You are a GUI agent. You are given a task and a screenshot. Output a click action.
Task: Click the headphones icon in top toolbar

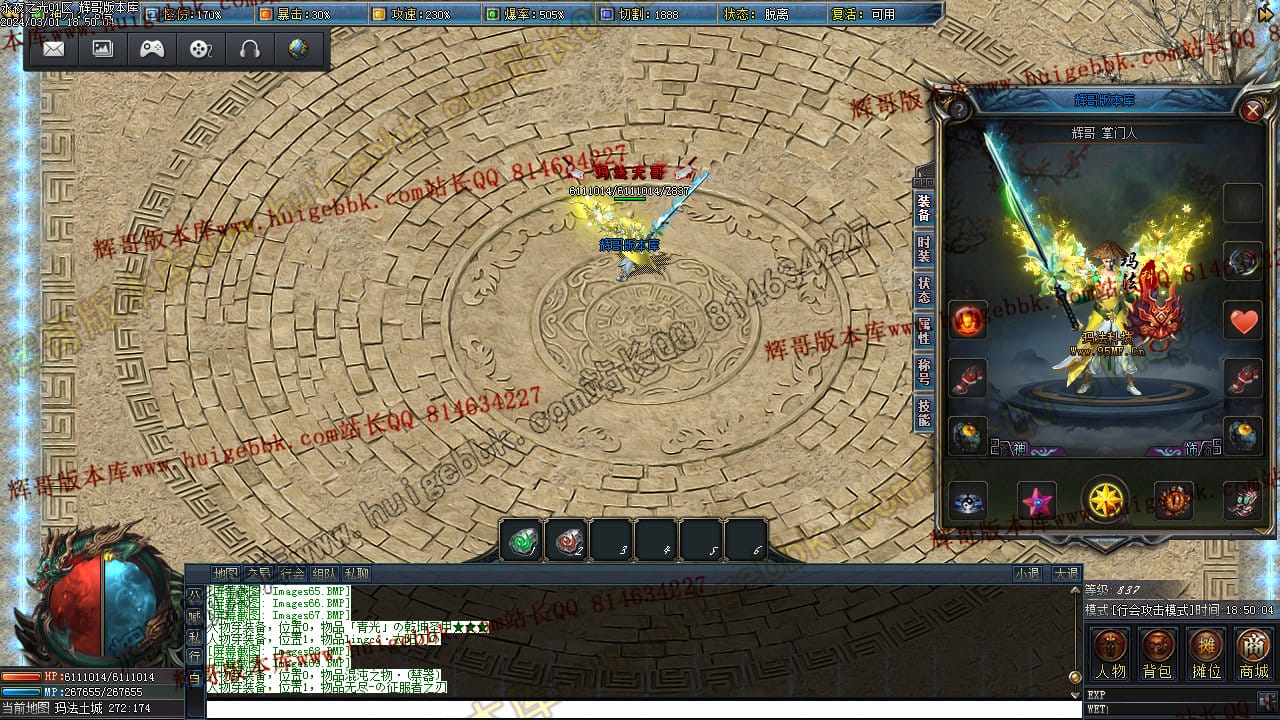[x=250, y=49]
